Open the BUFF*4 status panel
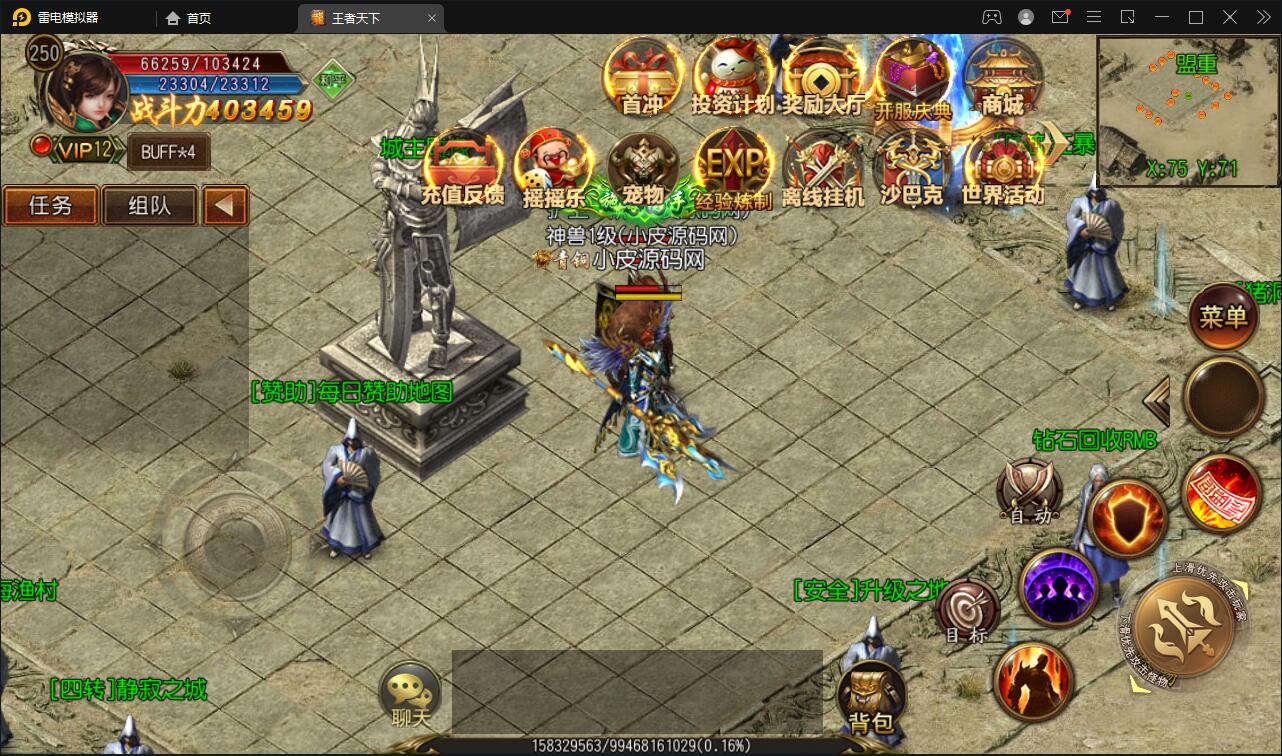 coord(168,152)
